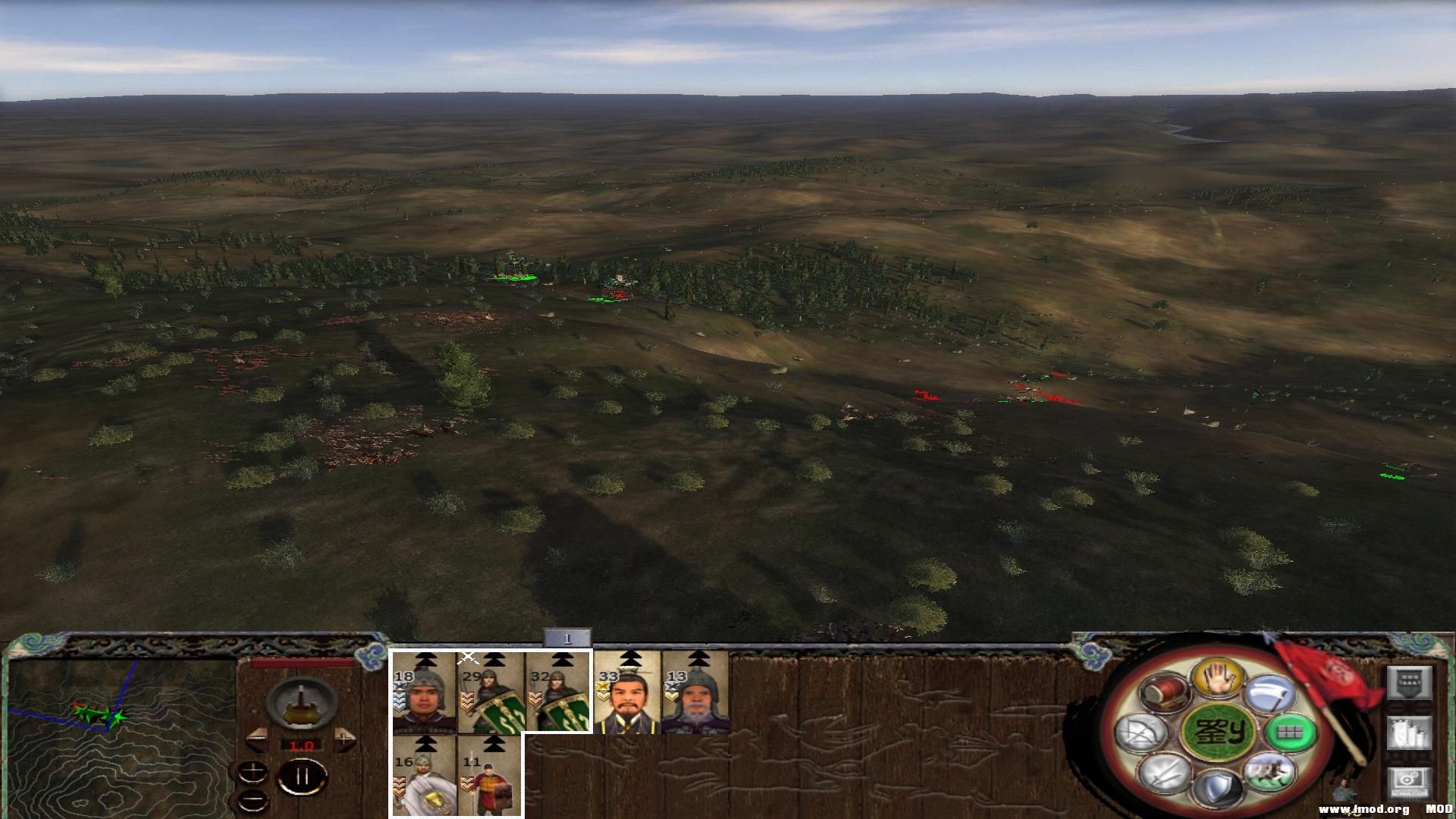Viewport: 1456px width, 819px height.
Task: Toggle guard mode shield icon
Action: tap(1217, 787)
